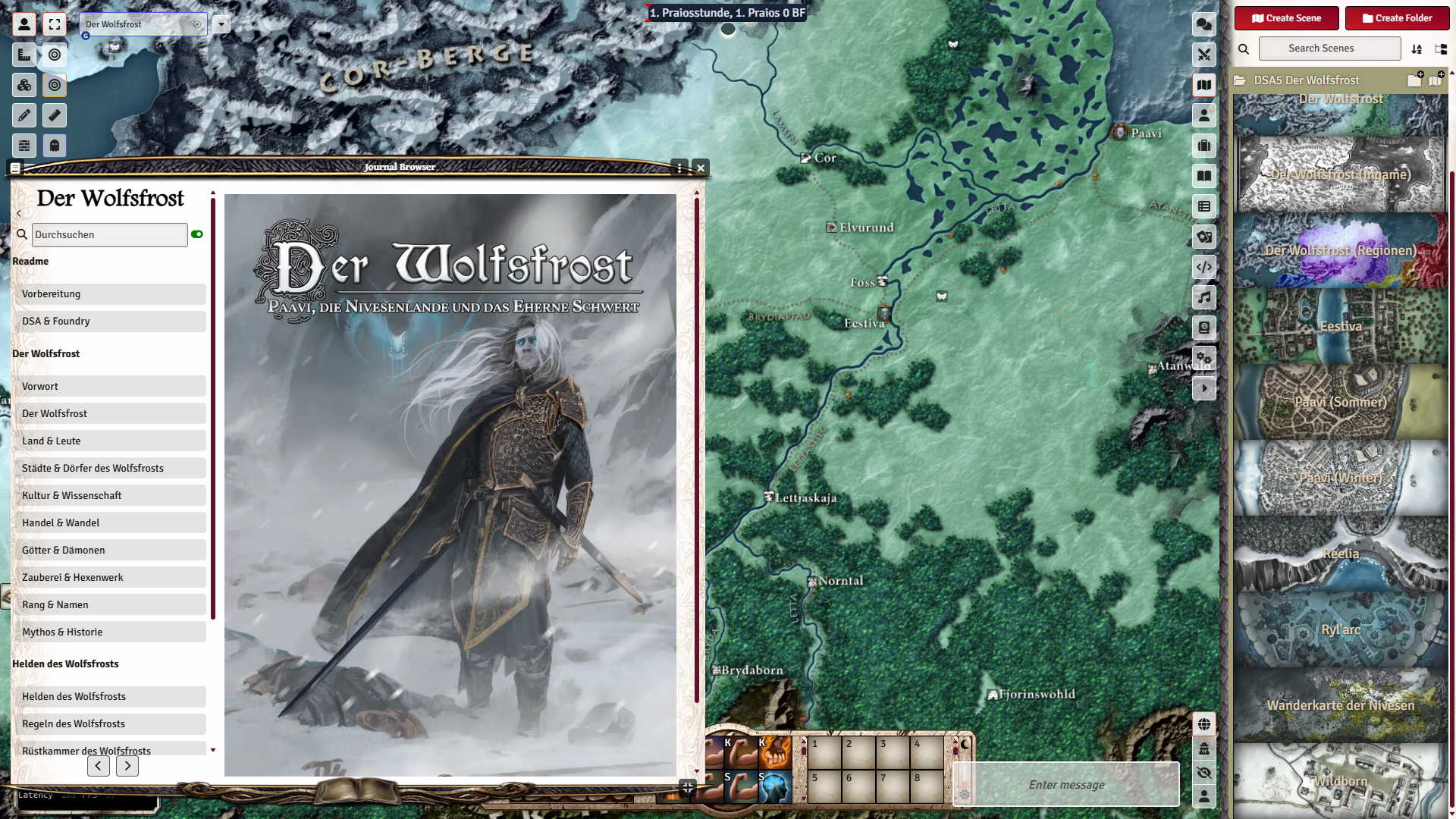1456x819 pixels.
Task: Close the Journal Browser window
Action: pos(701,168)
